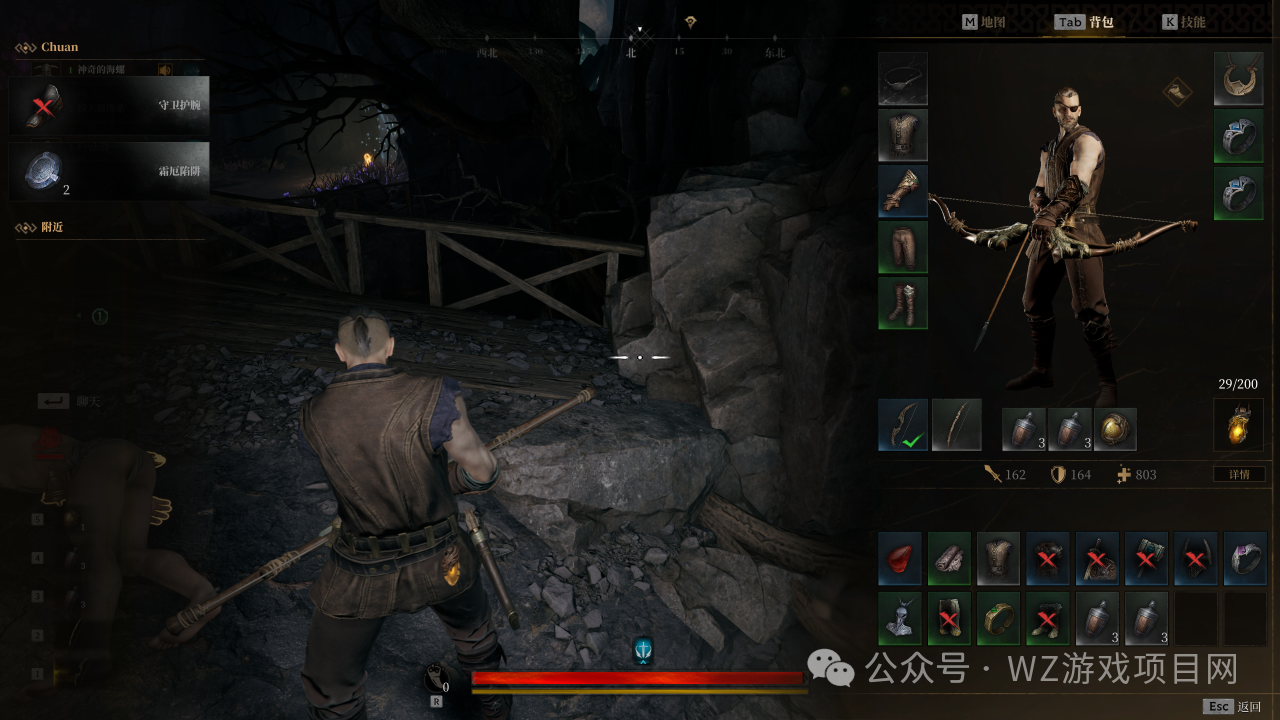Click the equipped leather vest chest slot
Image resolution: width=1280 pixels, height=720 pixels.
click(x=903, y=135)
